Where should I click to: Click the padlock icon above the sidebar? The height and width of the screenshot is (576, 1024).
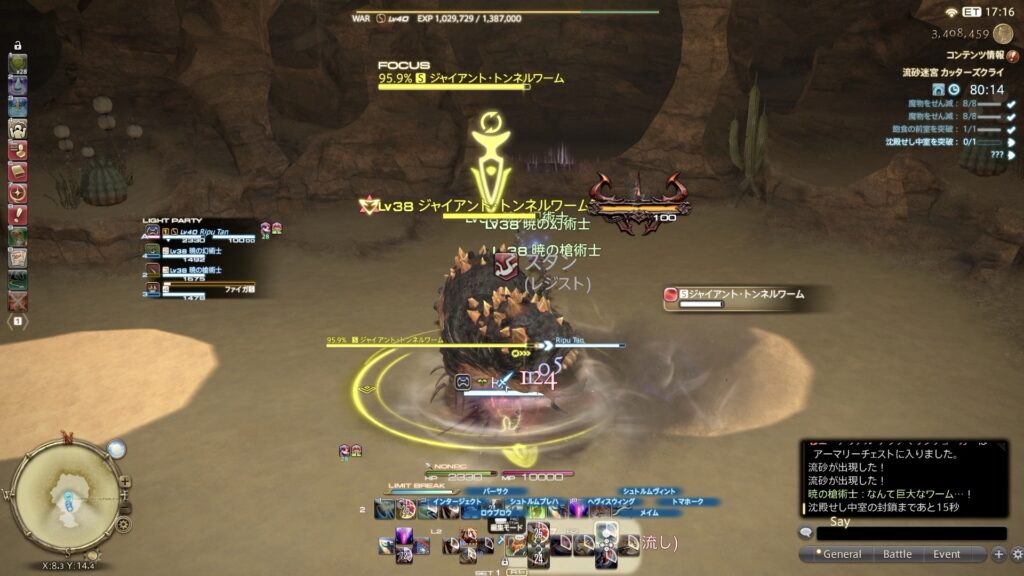click(x=17, y=46)
